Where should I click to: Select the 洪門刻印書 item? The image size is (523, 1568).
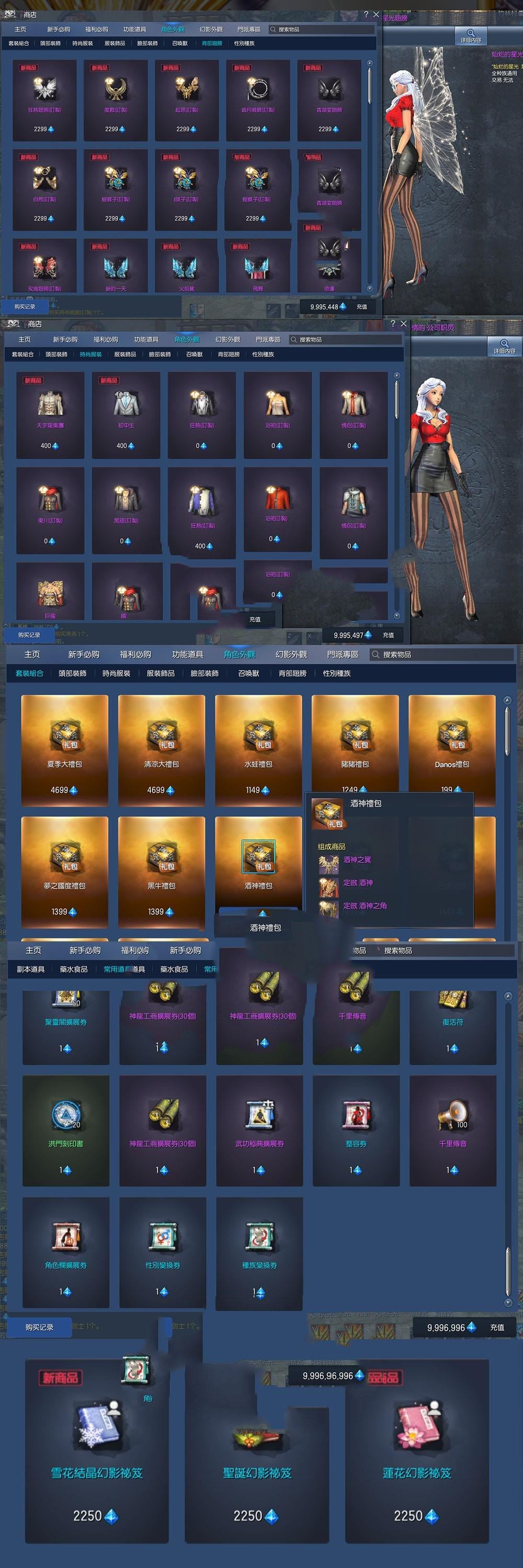tap(66, 1129)
